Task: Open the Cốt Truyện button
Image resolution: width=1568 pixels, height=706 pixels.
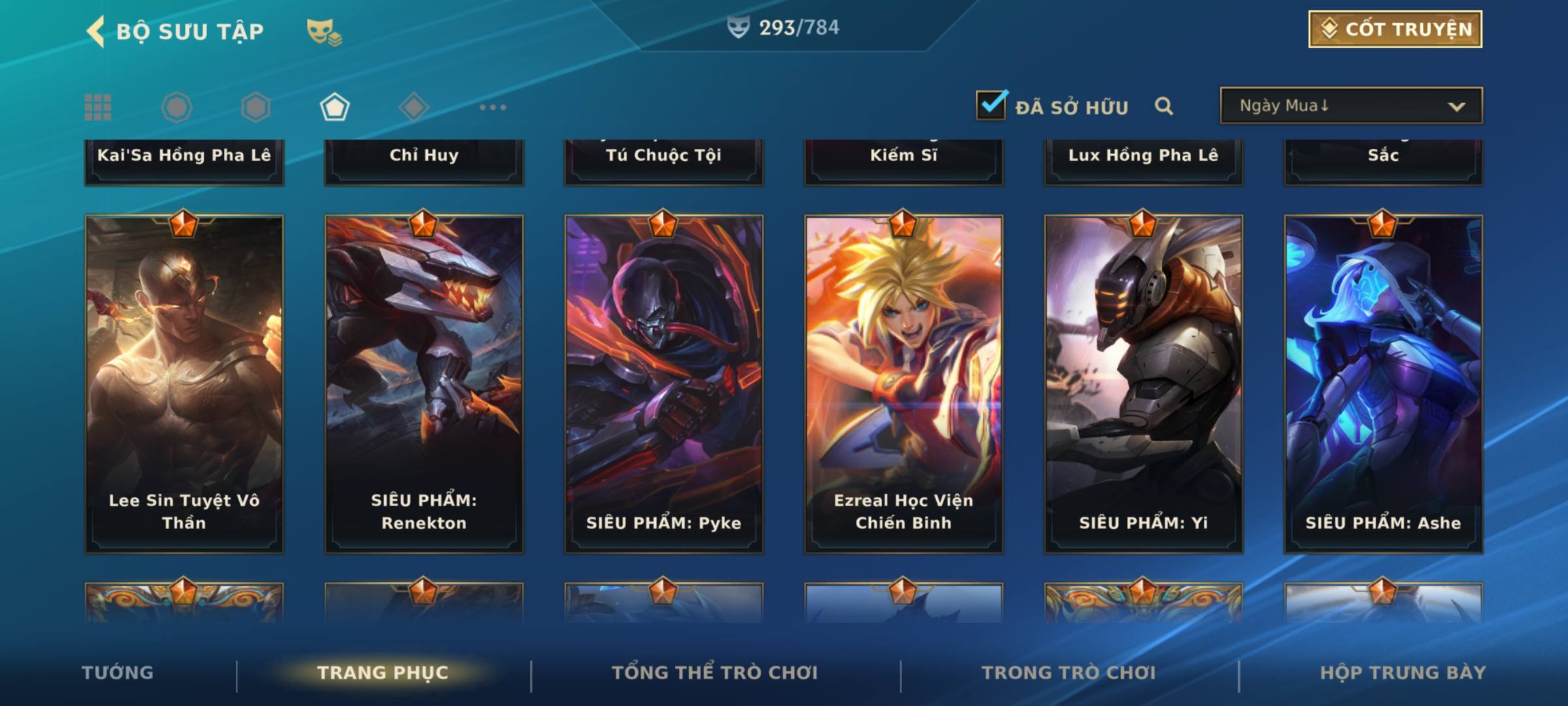Action: tap(1395, 29)
